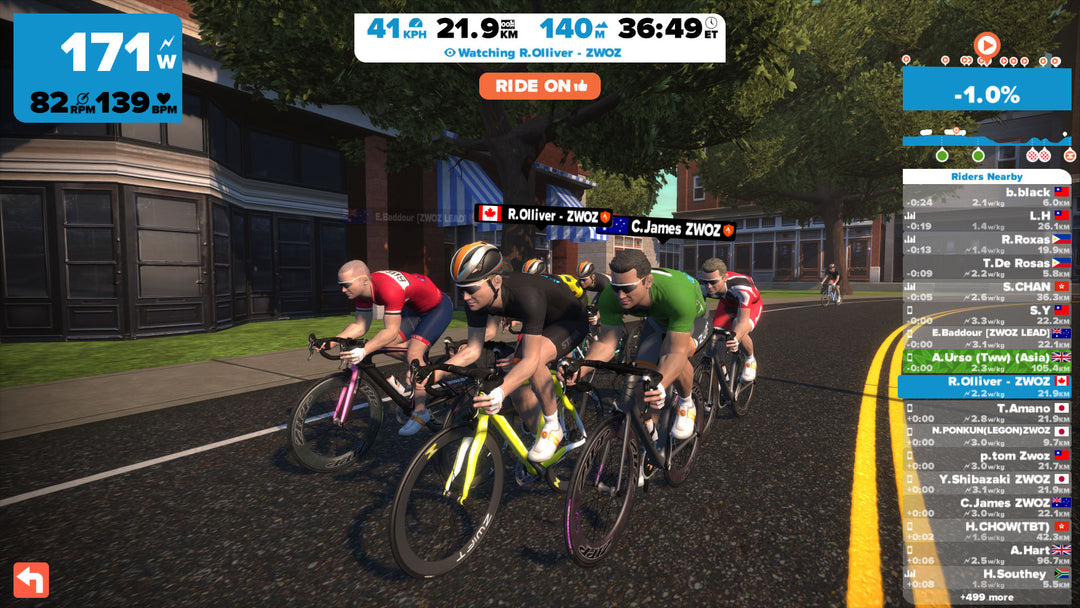Select highlighted R.Olliver - ZWOZ row

[x=987, y=386]
